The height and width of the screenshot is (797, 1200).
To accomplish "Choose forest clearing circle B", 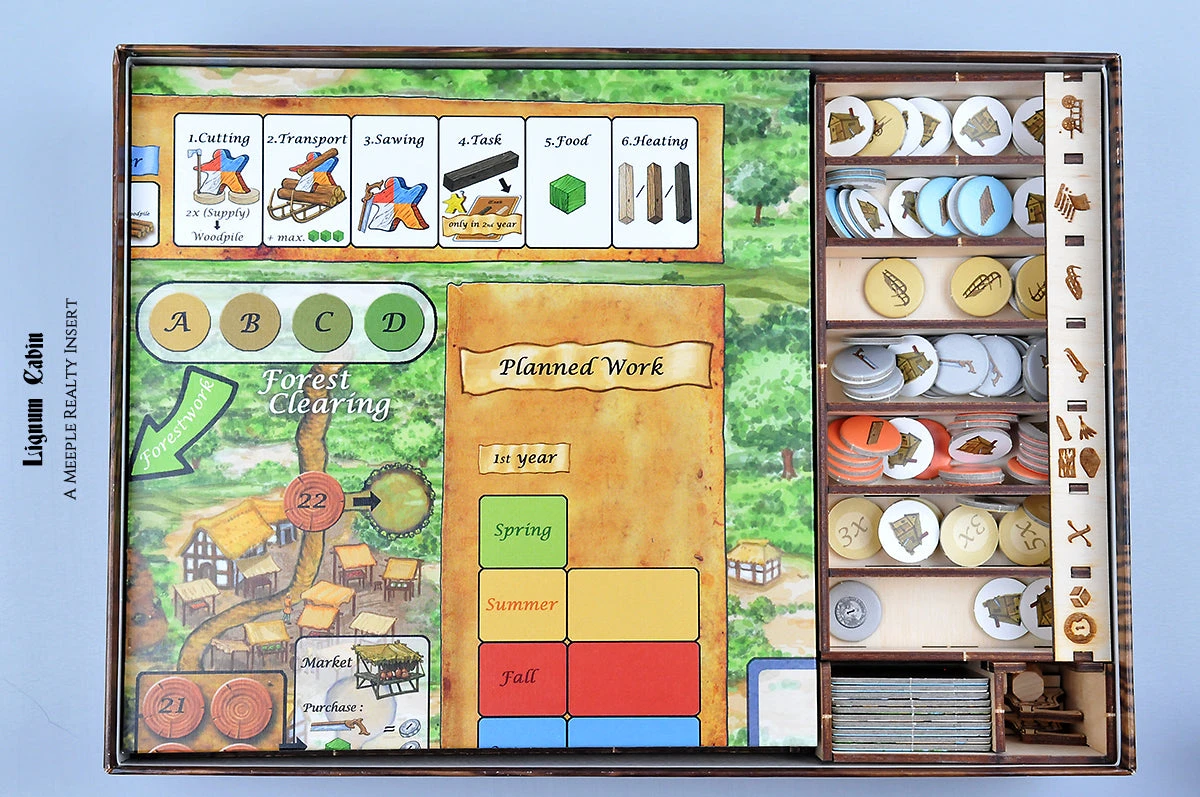I will click(250, 322).
